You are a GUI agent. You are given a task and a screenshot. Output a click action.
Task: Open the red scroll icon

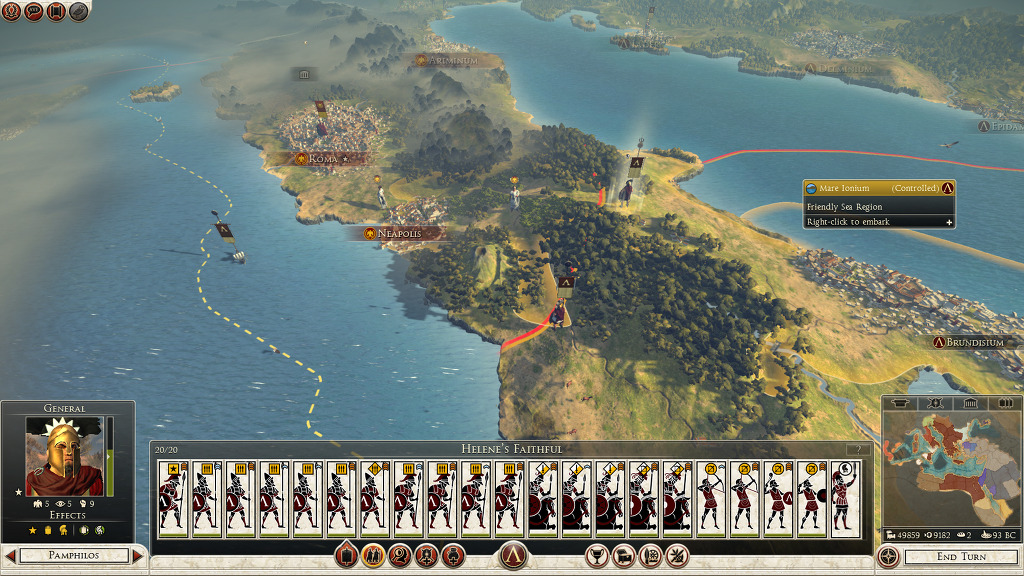(x=56, y=12)
